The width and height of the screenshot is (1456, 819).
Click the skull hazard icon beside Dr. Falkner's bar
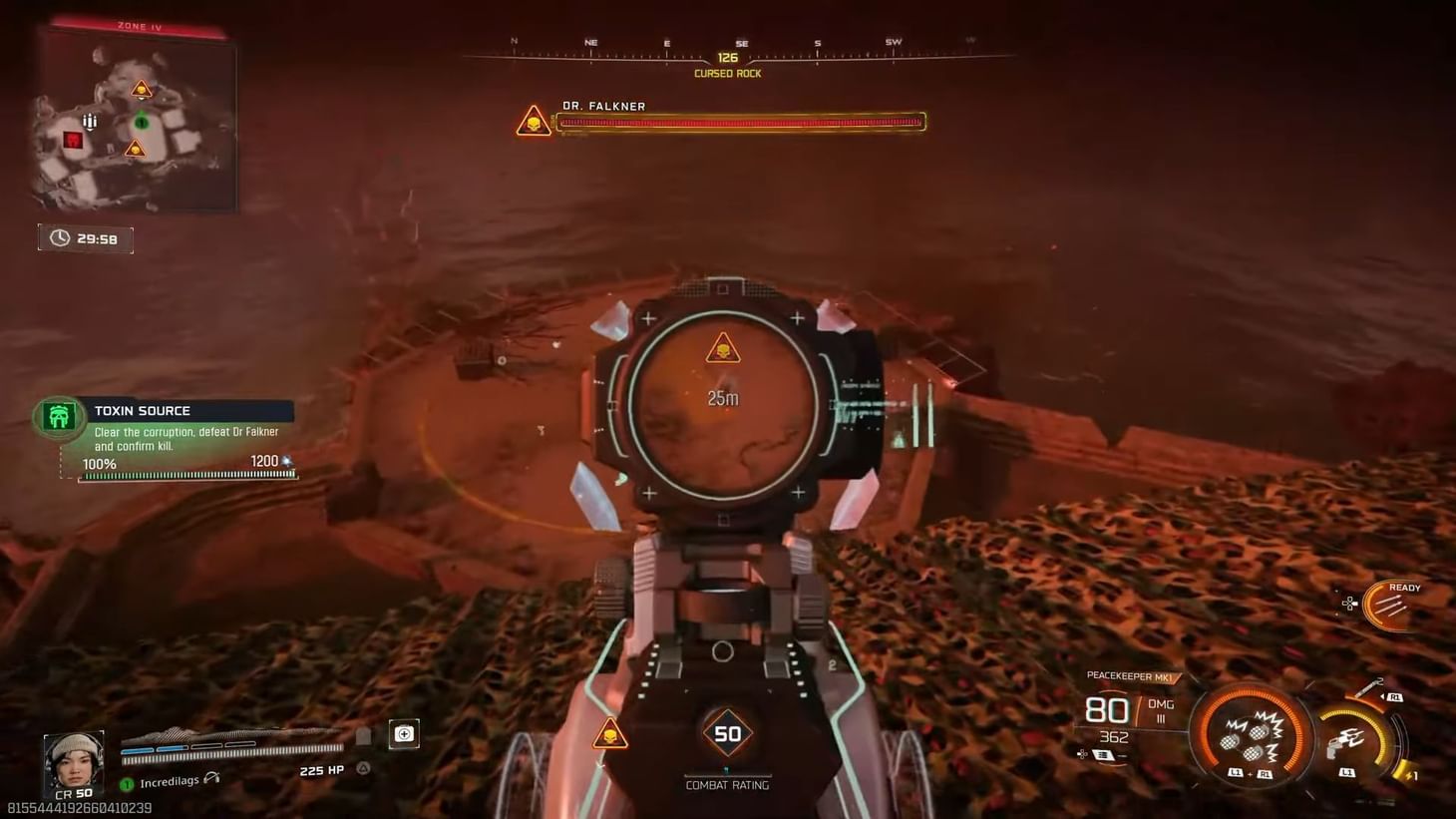(x=533, y=122)
